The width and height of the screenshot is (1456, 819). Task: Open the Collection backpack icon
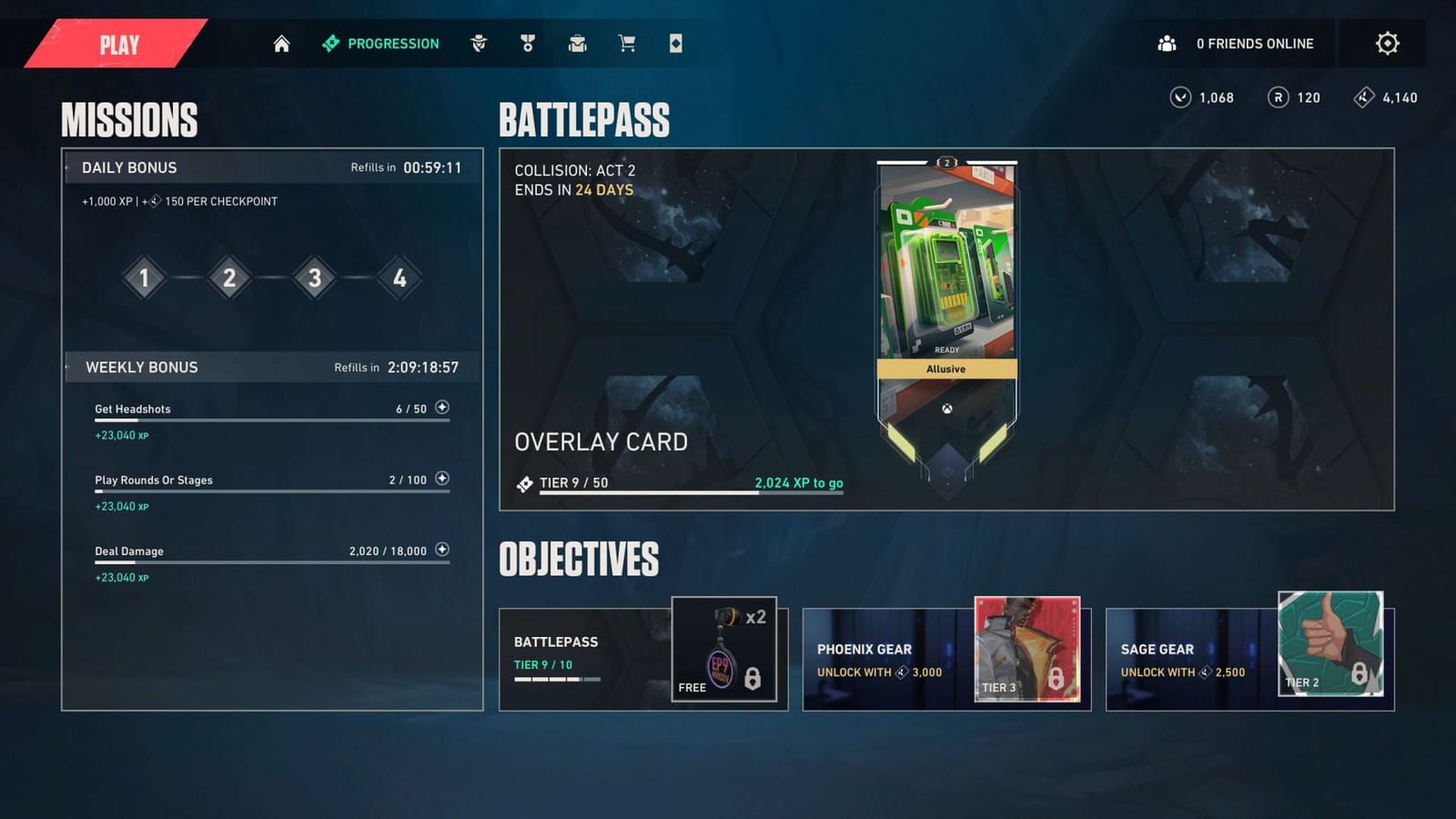coord(578,43)
